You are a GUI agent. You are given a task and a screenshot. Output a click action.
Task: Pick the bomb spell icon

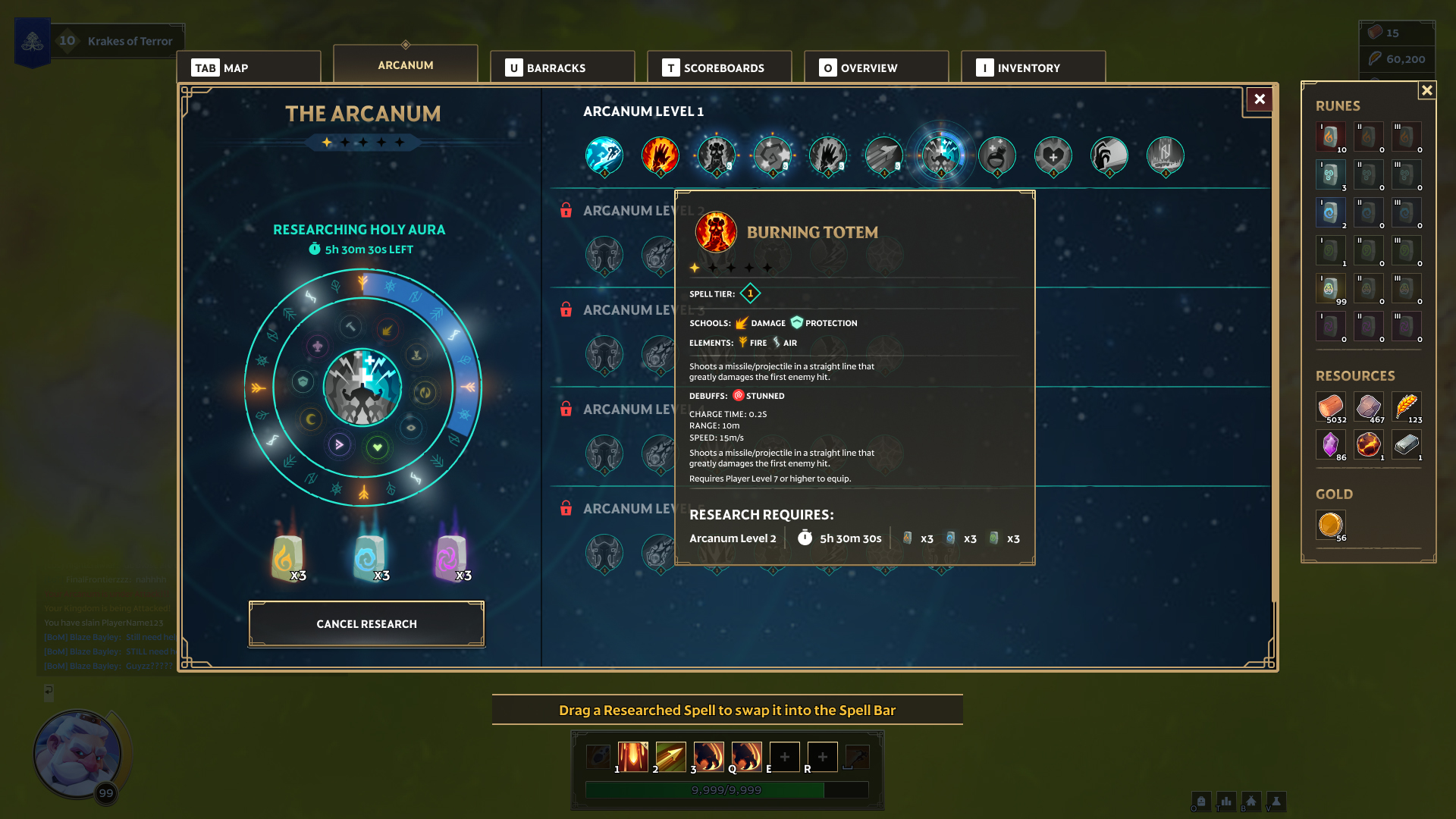997,155
